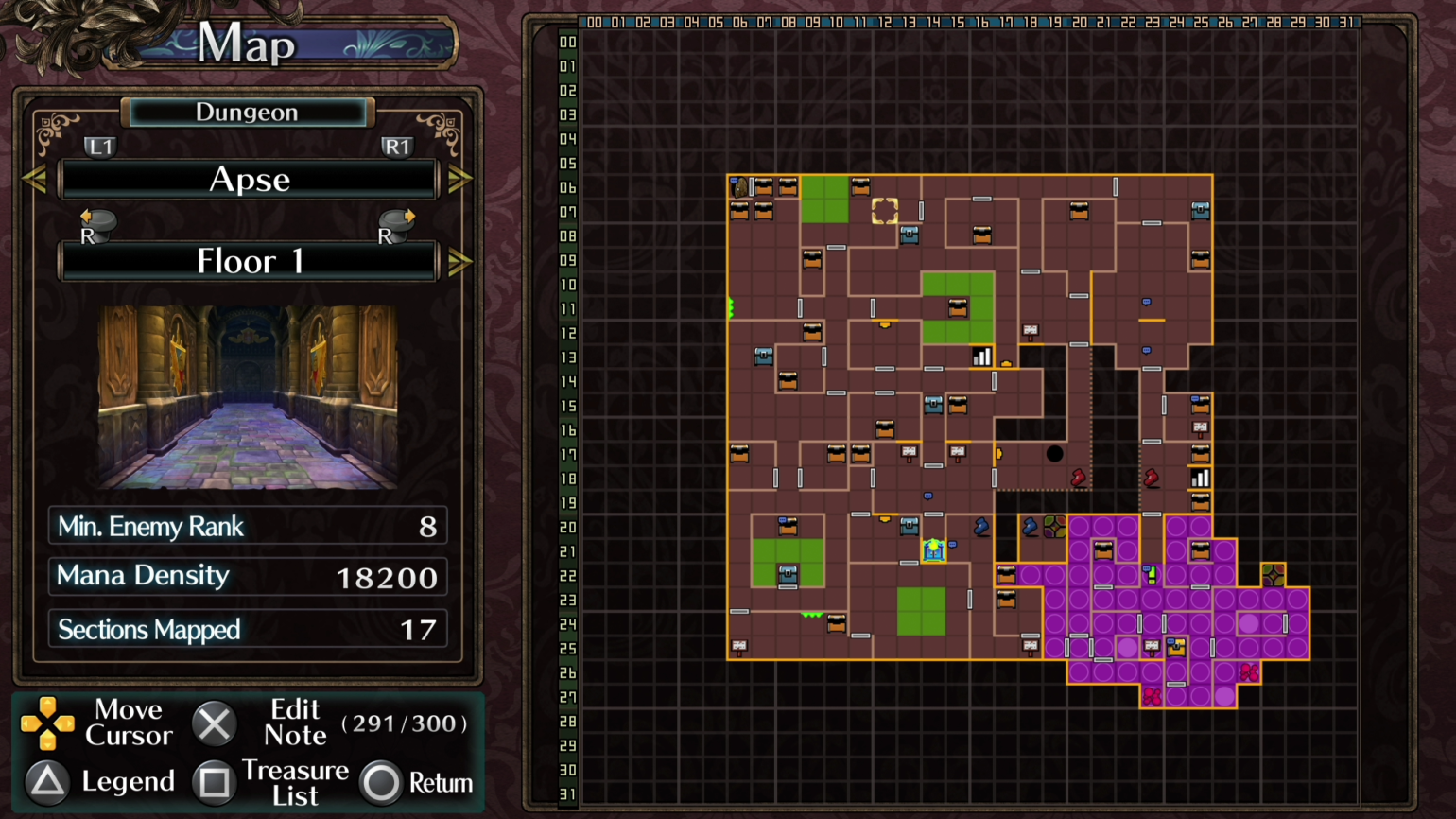Click the signpost marker on the map
This screenshot has height=819, width=1456.
click(x=910, y=452)
